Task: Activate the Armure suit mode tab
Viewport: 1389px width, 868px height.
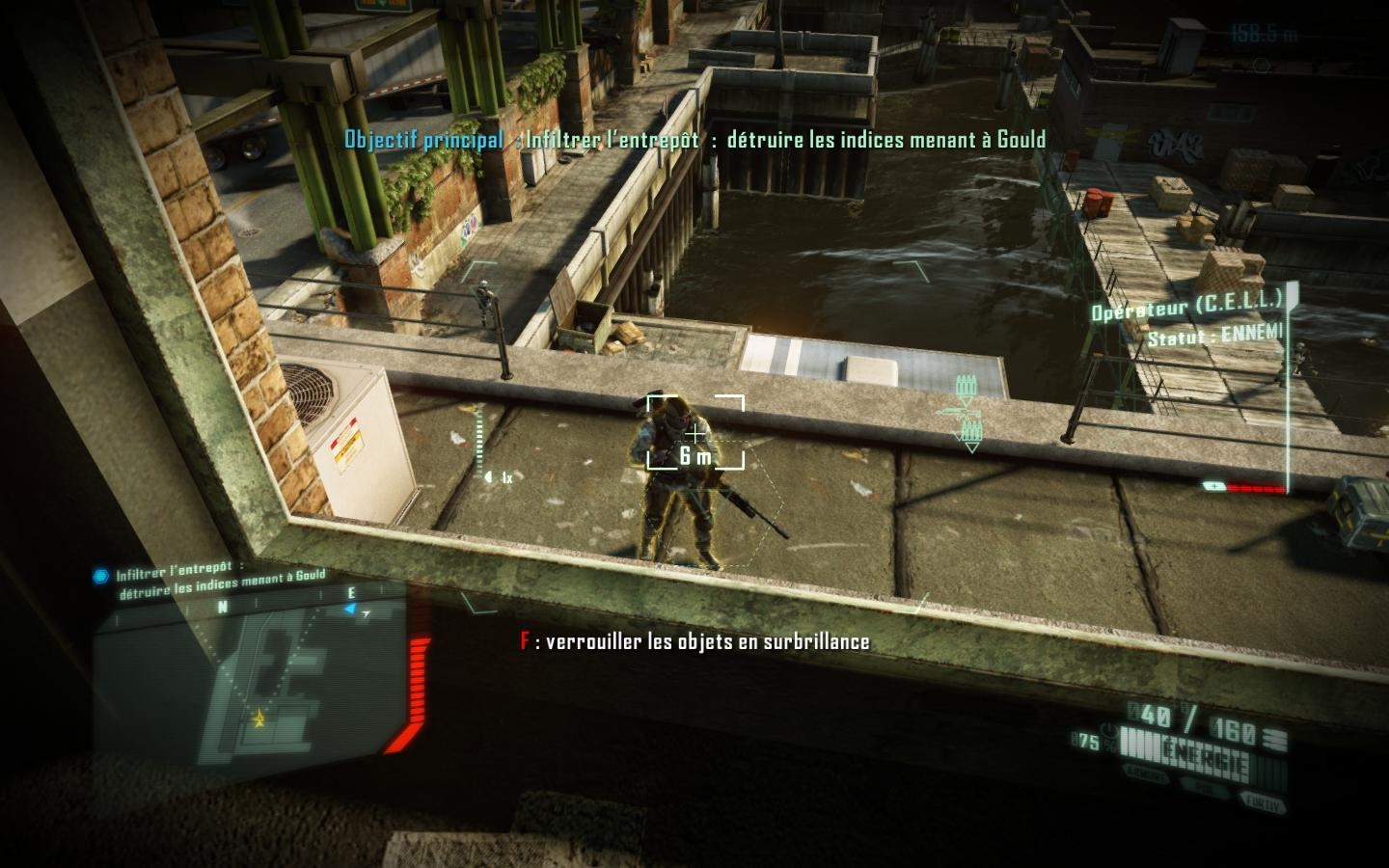Action: click(x=1145, y=775)
